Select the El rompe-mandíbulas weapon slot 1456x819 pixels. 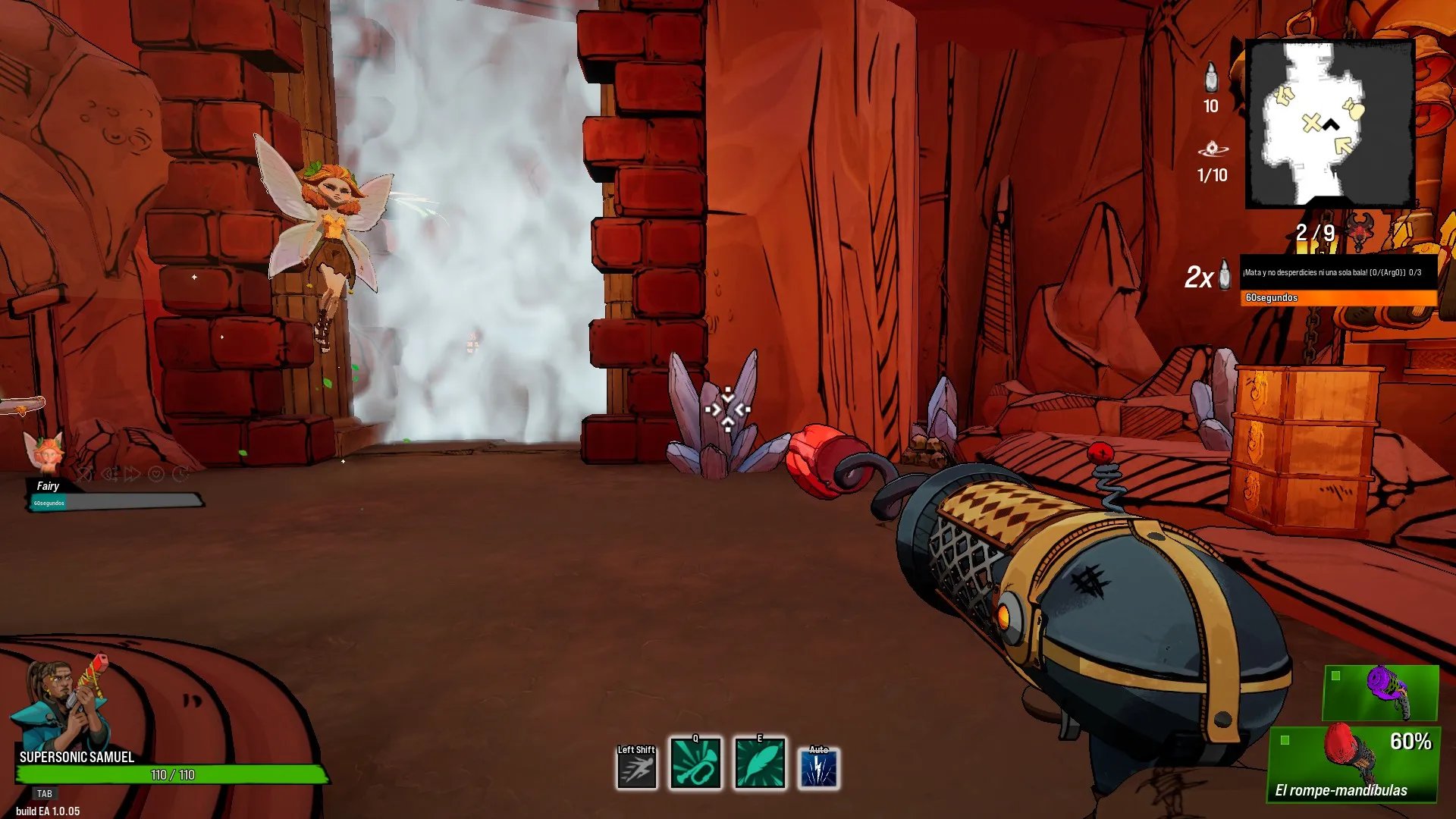1354,764
